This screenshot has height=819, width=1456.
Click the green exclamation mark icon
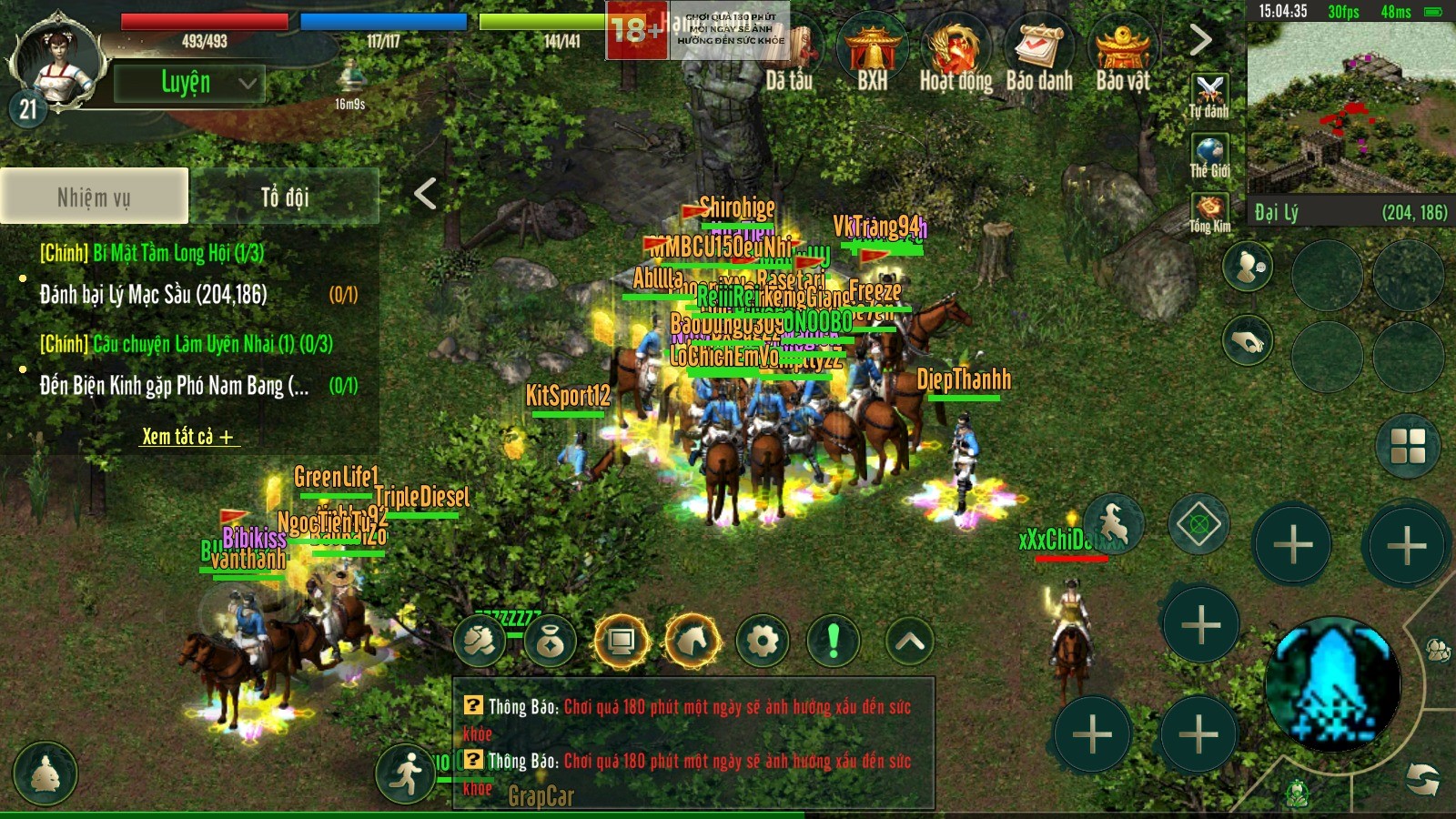[x=833, y=642]
